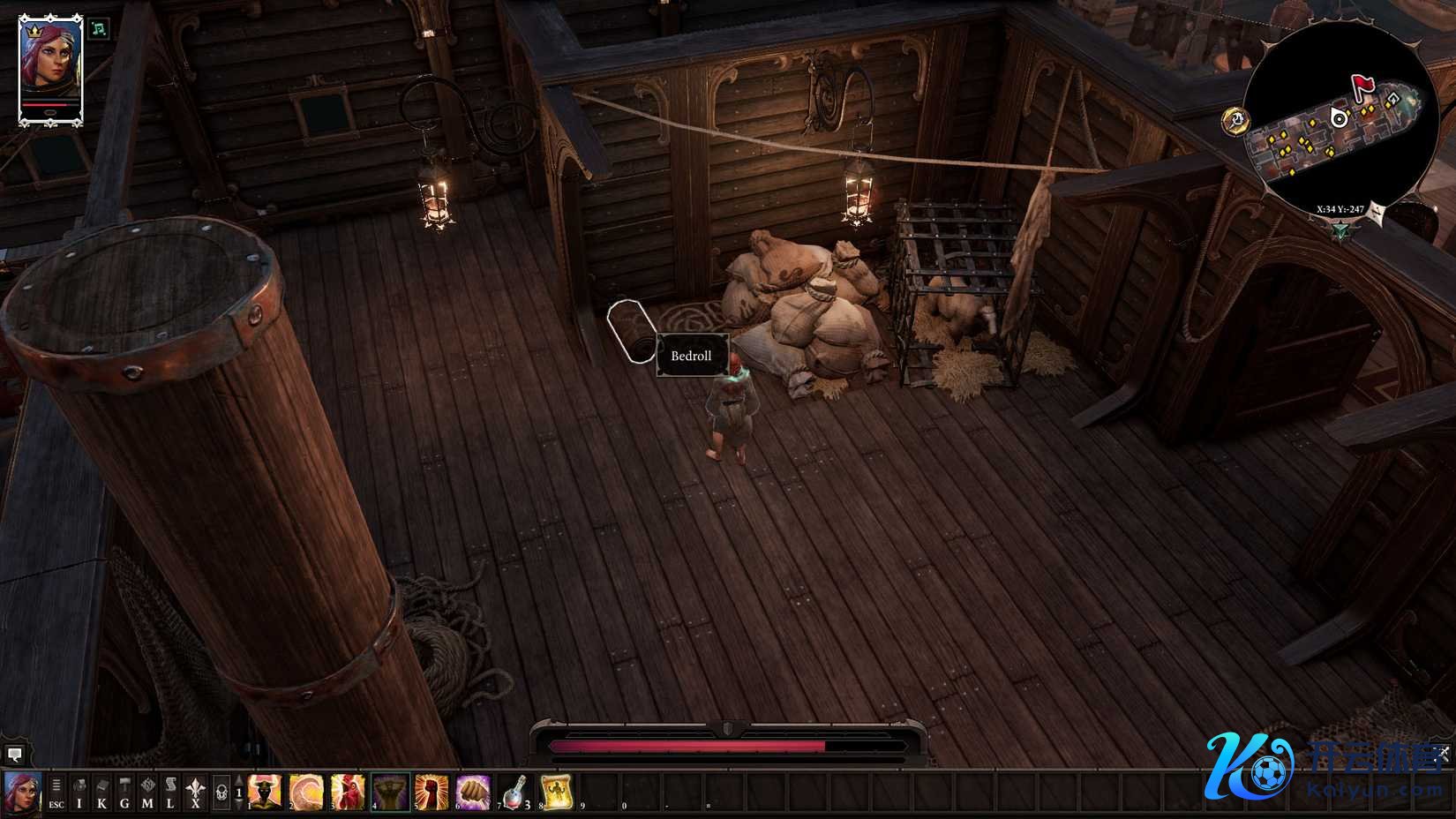Click the gold round button beside minimap
The image size is (1456, 819).
[1236, 120]
